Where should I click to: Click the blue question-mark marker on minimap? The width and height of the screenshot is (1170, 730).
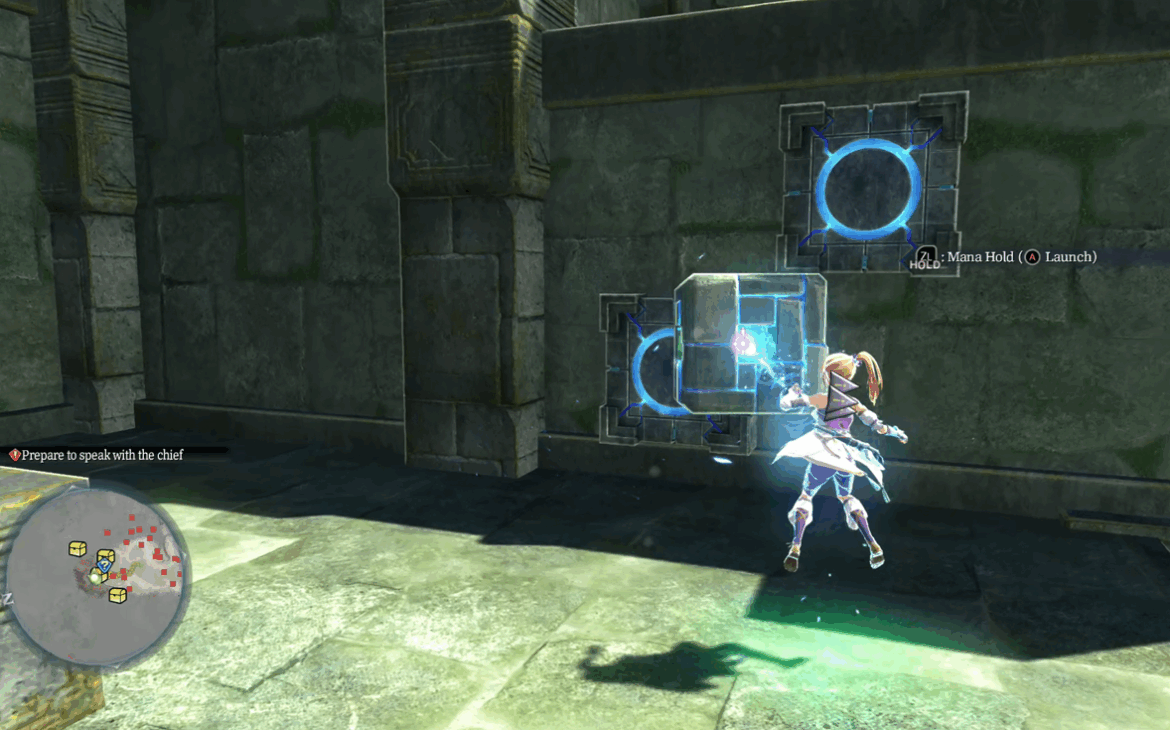pyautogui.click(x=104, y=564)
